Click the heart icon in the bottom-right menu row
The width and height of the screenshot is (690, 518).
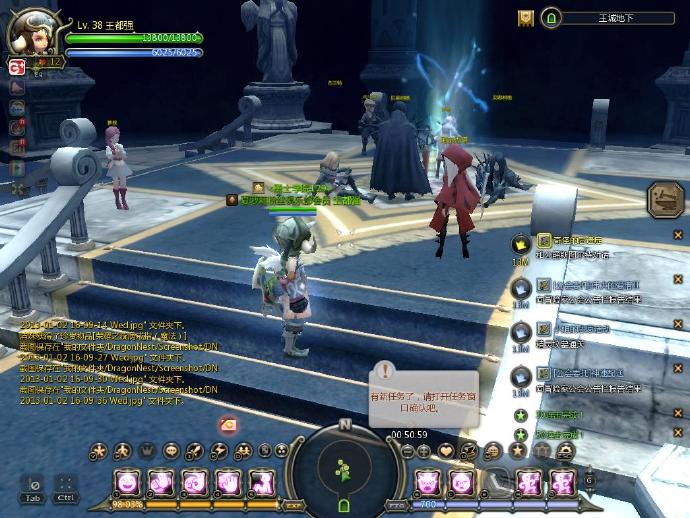point(446,451)
